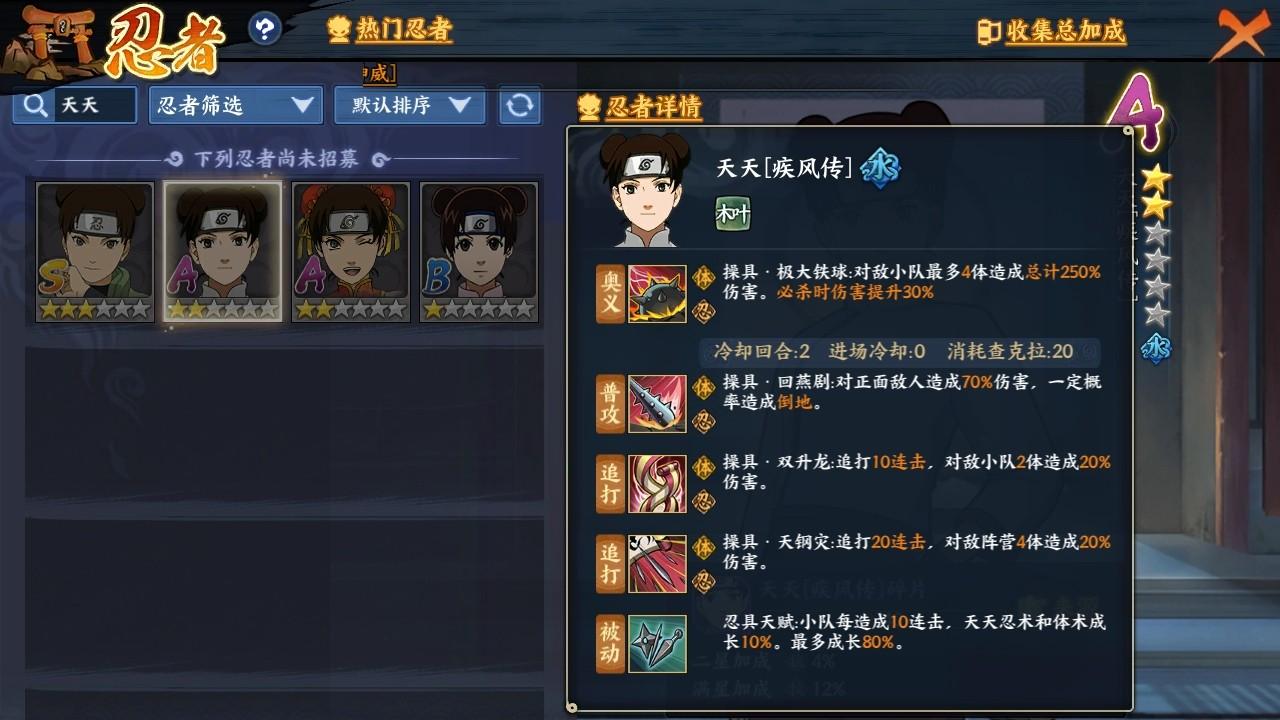This screenshot has width=1280, height=720.
Task: Open the 忍者筛选 filter dropdown
Action: (236, 105)
